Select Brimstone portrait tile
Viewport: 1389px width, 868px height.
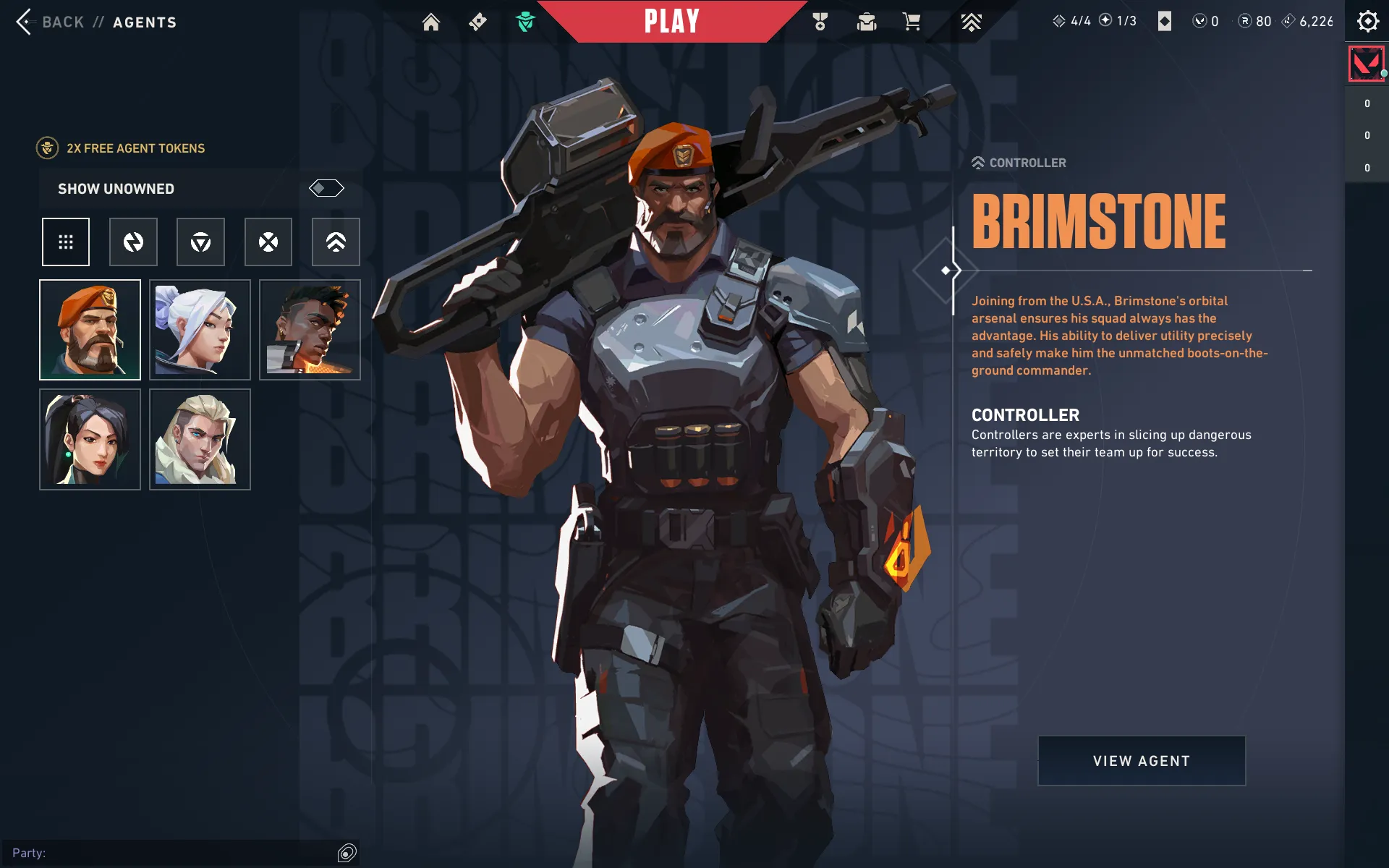pyautogui.click(x=90, y=330)
